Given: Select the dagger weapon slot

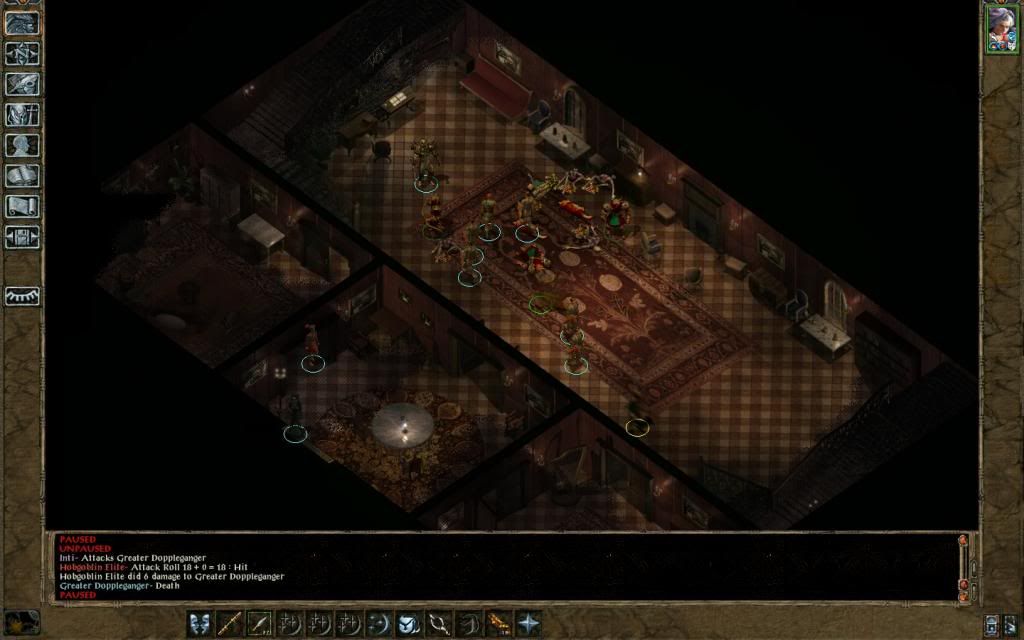Looking at the screenshot, I should click(260, 623).
